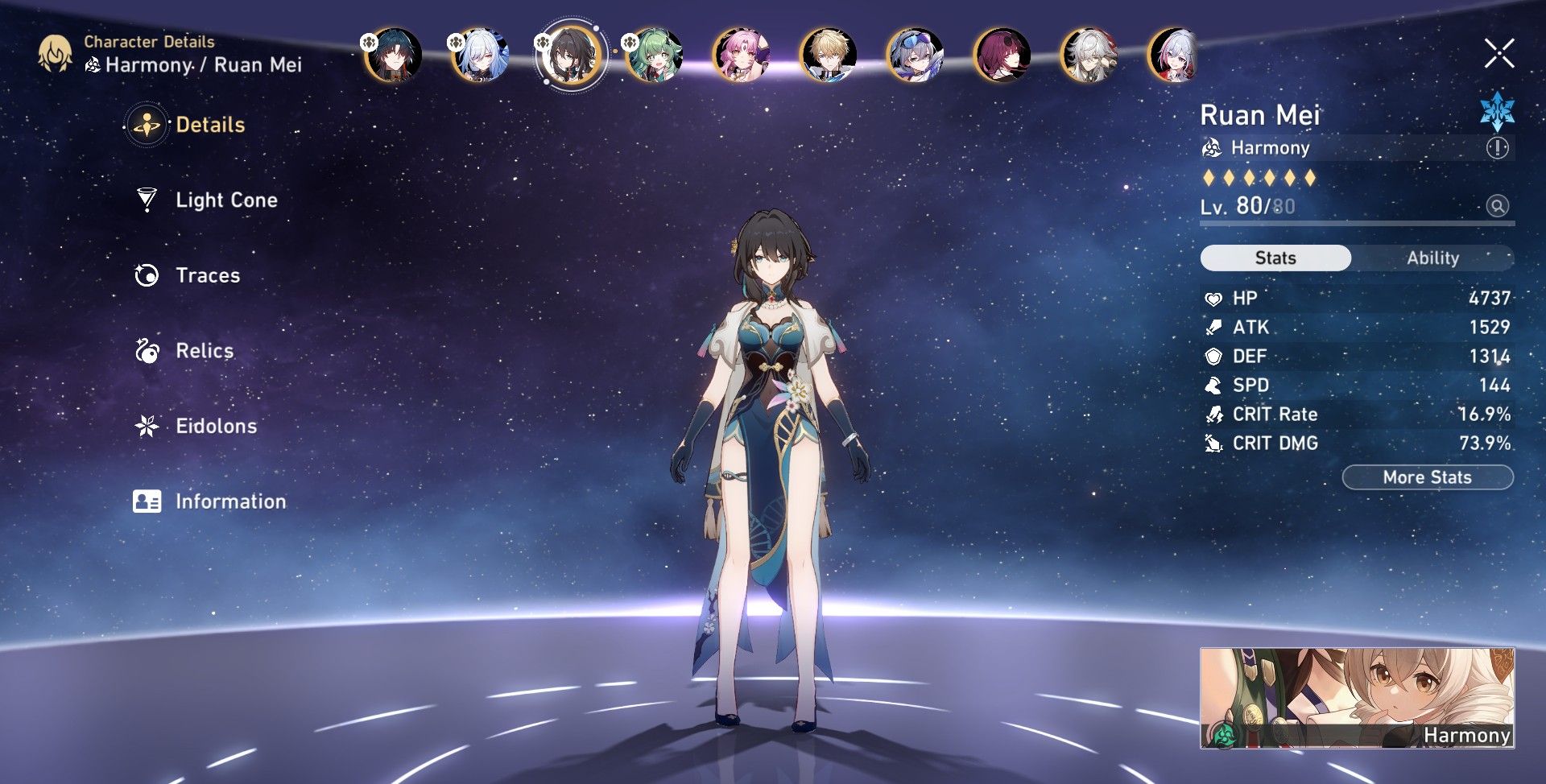Choose the character portrait wearing goggles
Image resolution: width=1546 pixels, height=784 pixels.
(915, 55)
